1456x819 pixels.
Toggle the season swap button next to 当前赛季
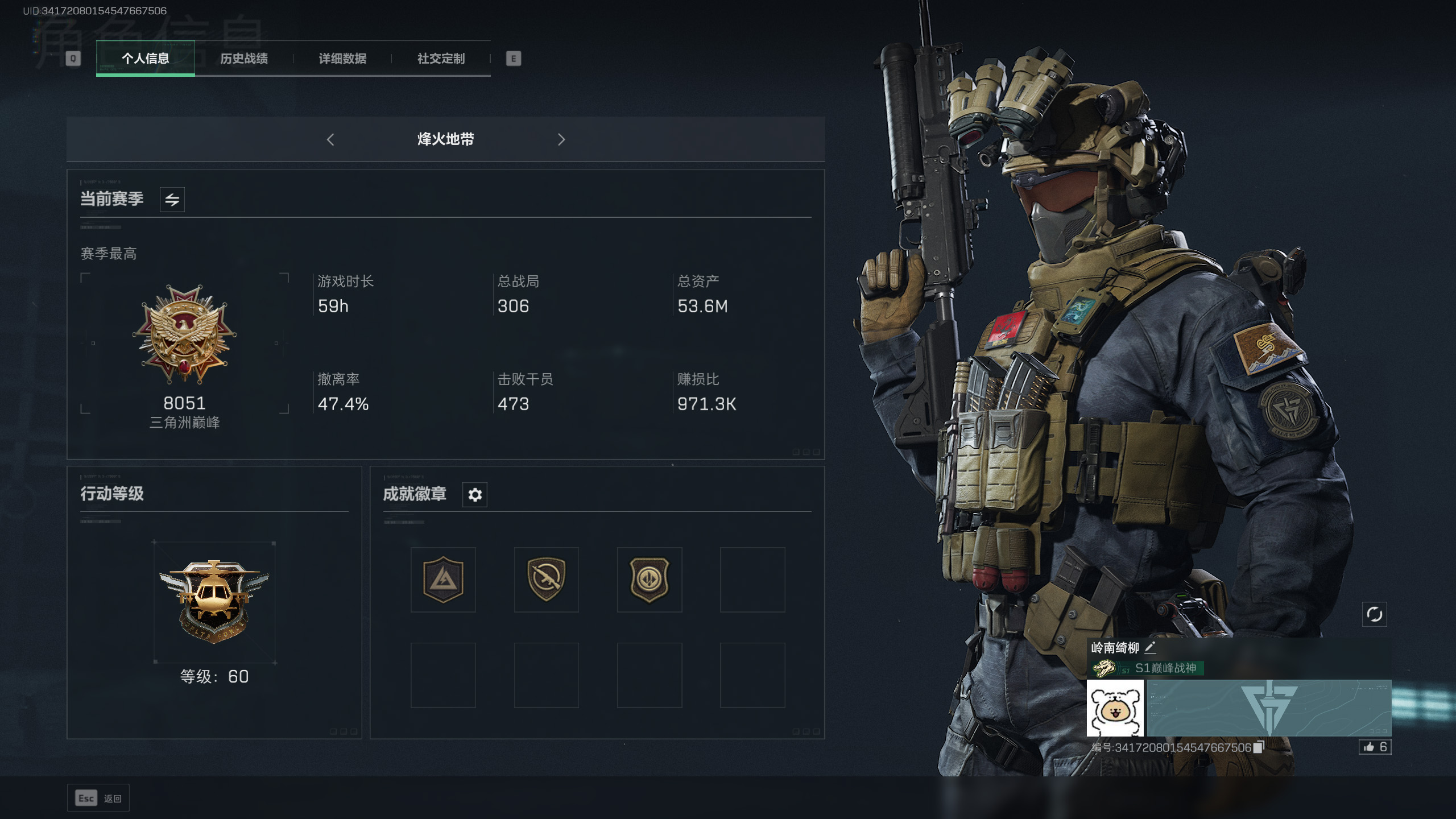coord(172,200)
